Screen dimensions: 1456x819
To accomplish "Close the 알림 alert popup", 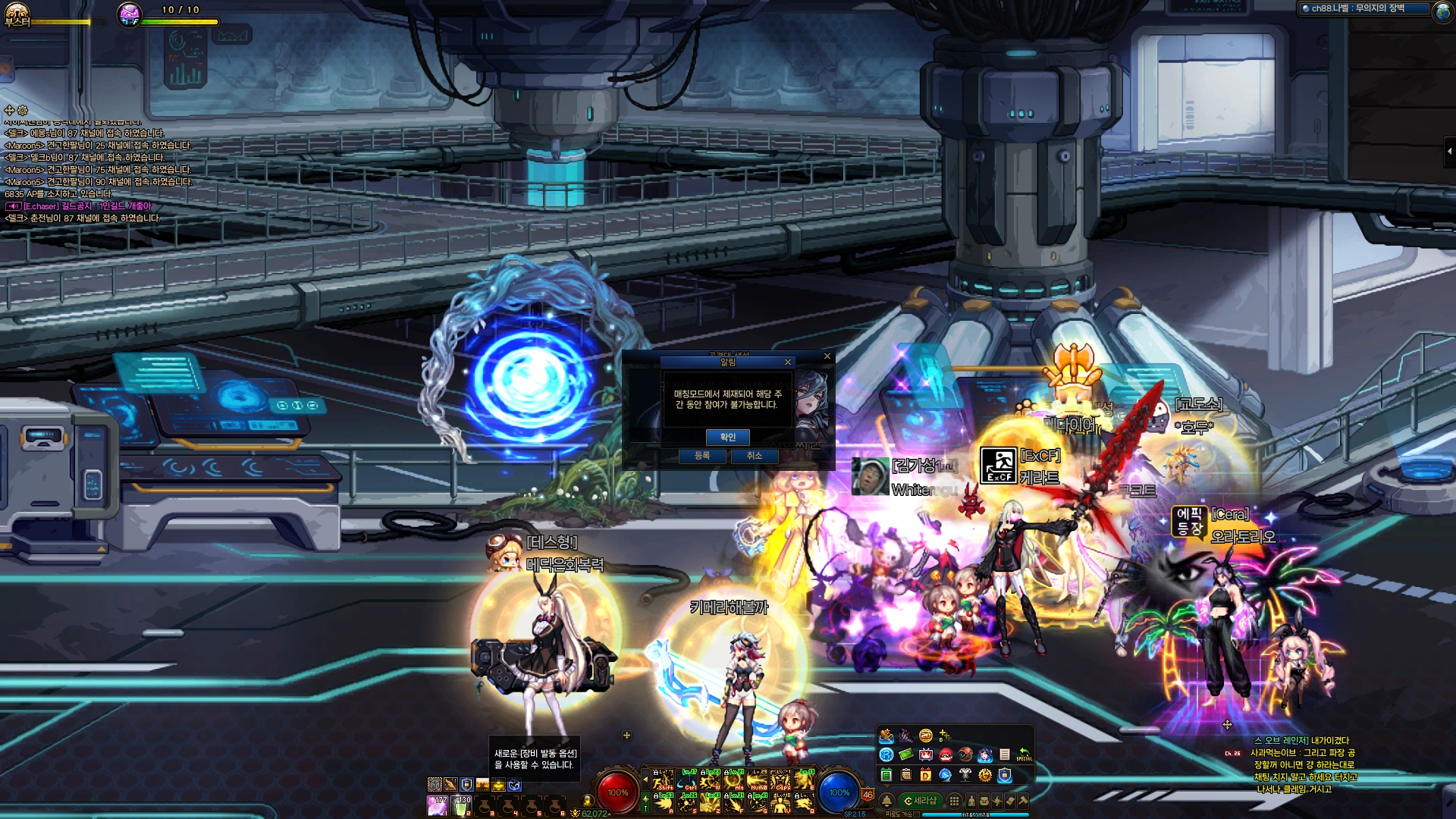I will click(788, 362).
